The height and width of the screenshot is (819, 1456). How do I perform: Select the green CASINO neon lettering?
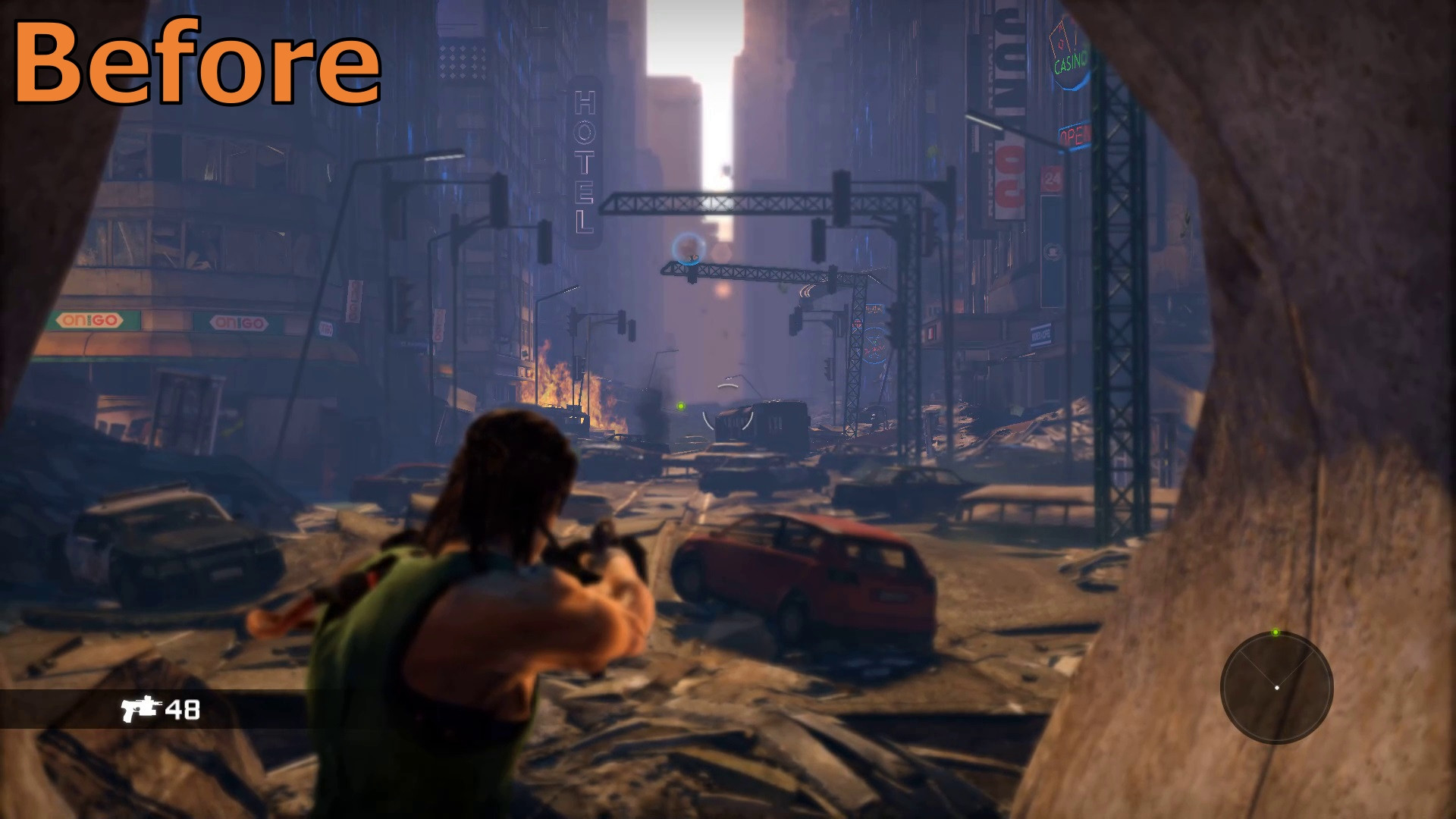point(1068,63)
